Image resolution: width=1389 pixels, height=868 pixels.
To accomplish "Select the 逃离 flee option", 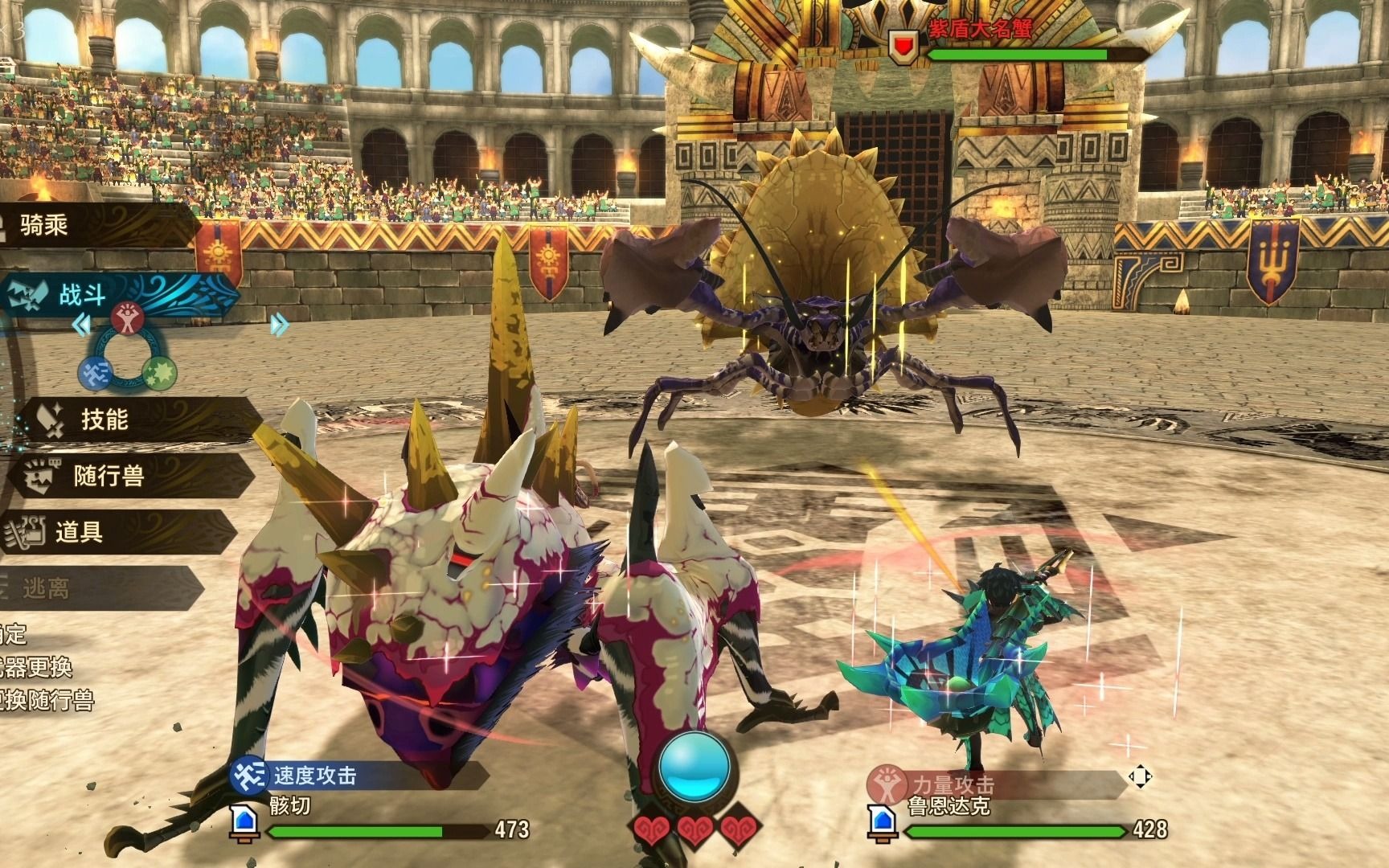I will click(x=46, y=589).
